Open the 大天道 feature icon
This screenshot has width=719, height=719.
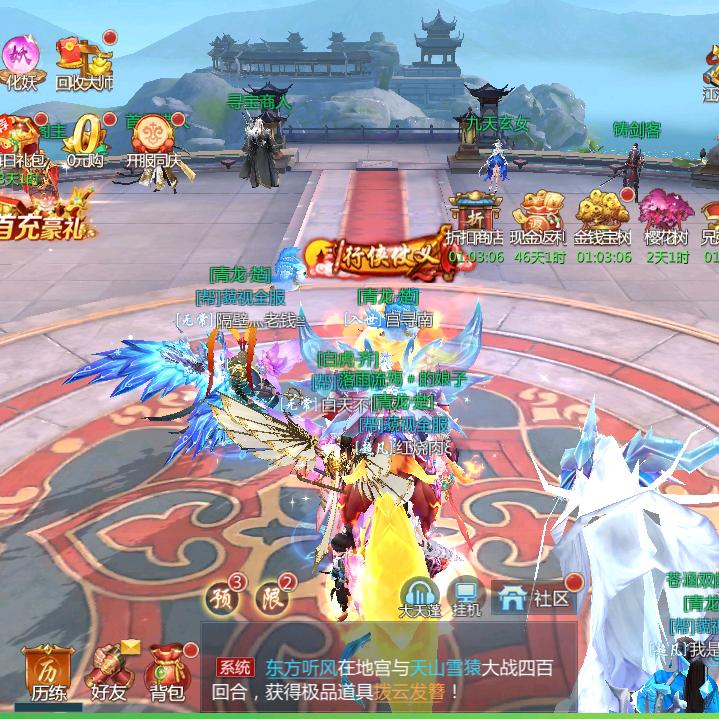pyautogui.click(x=420, y=597)
